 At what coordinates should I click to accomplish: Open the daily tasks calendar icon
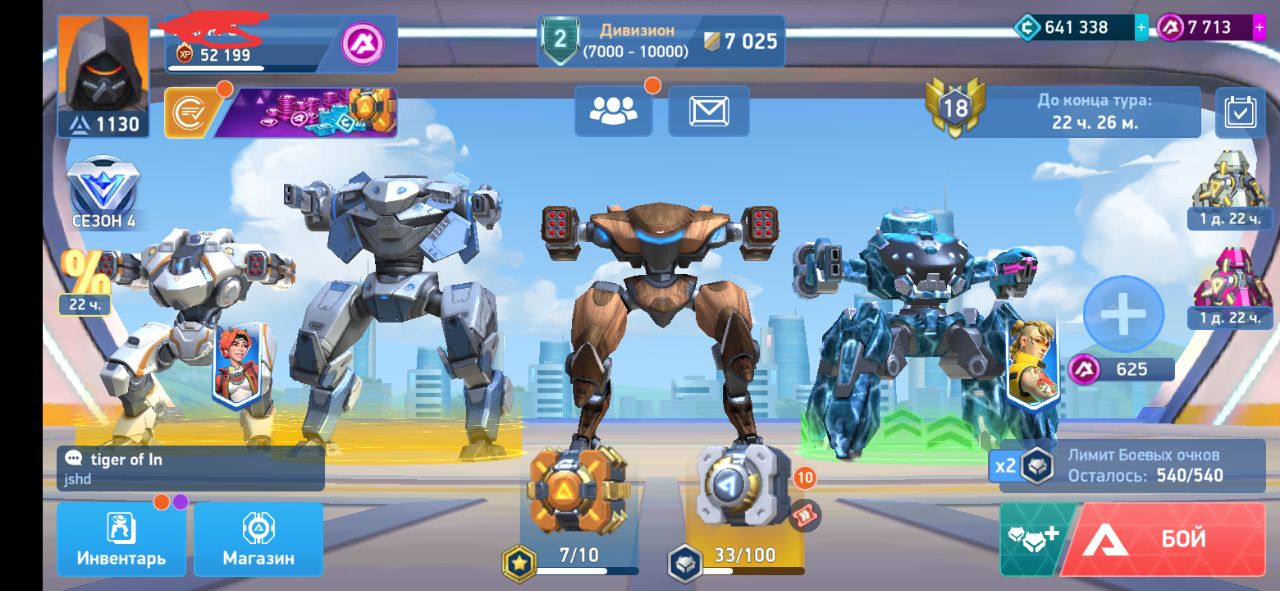pyautogui.click(x=1240, y=112)
